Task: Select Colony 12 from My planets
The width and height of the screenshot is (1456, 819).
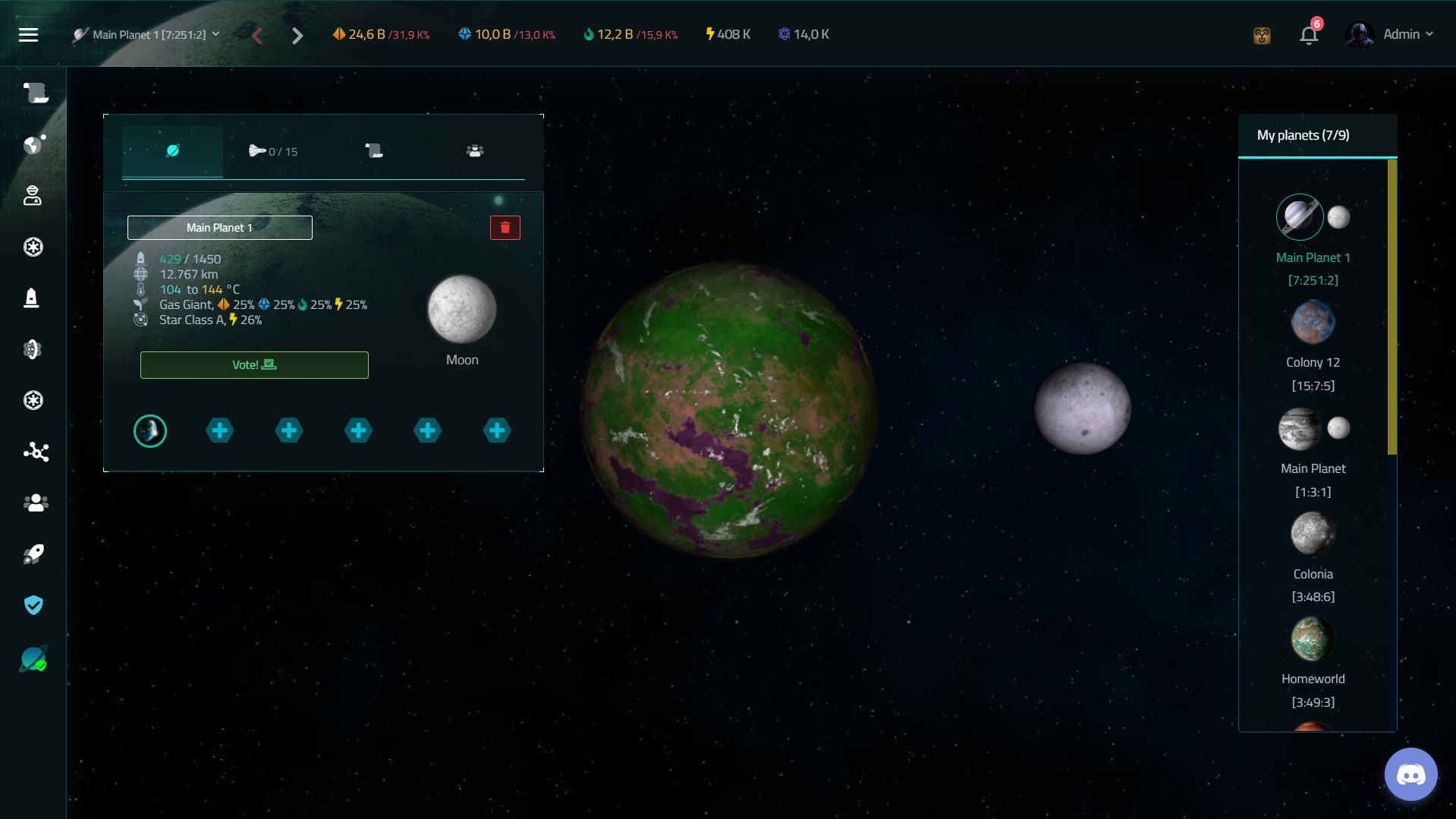Action: [x=1313, y=323]
